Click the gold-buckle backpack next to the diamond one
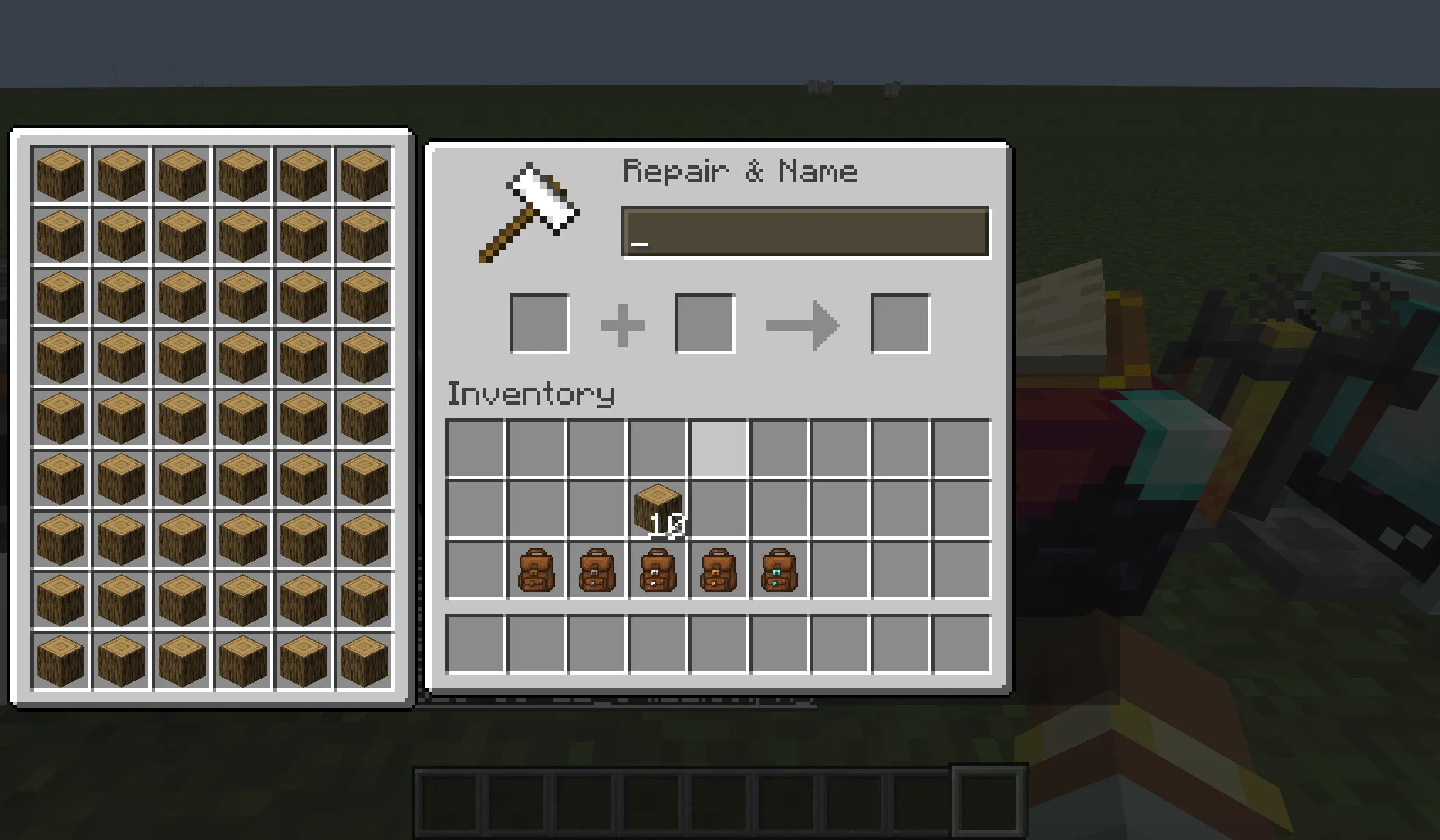The width and height of the screenshot is (1440, 840). (717, 568)
